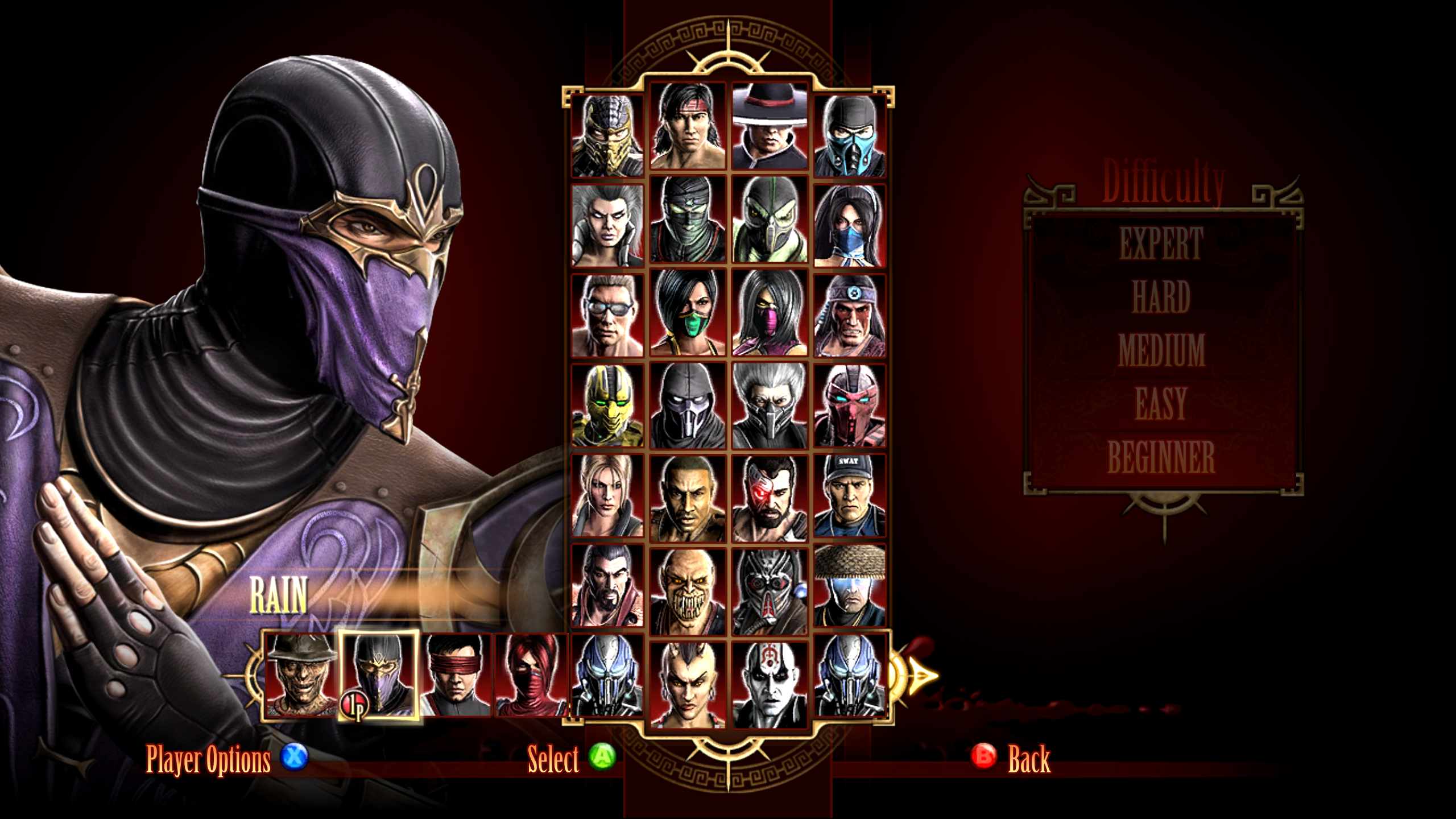Pick Reptile's green-masked portrait
Image resolution: width=1456 pixels, height=819 pixels.
point(770,220)
